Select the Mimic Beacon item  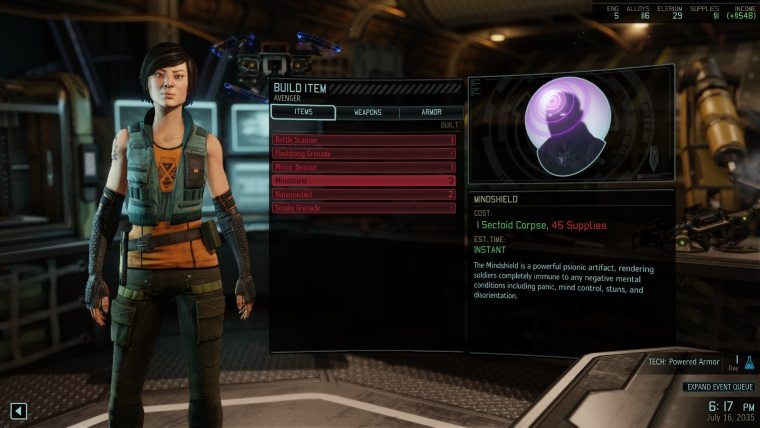pyautogui.click(x=364, y=167)
